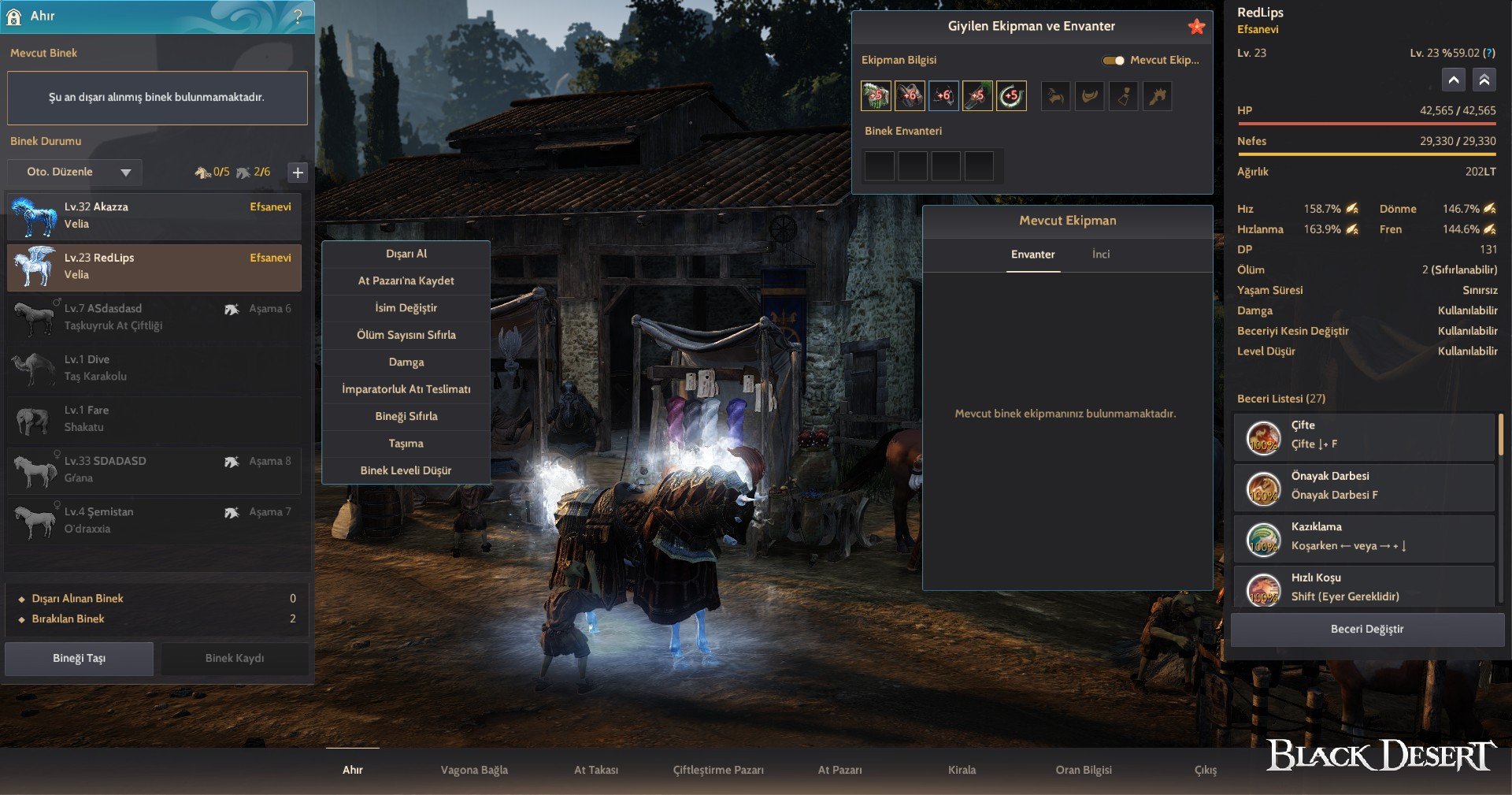The image size is (1512, 795).
Task: Select the Lv.32 Akazza mount row
Action: pos(154,216)
